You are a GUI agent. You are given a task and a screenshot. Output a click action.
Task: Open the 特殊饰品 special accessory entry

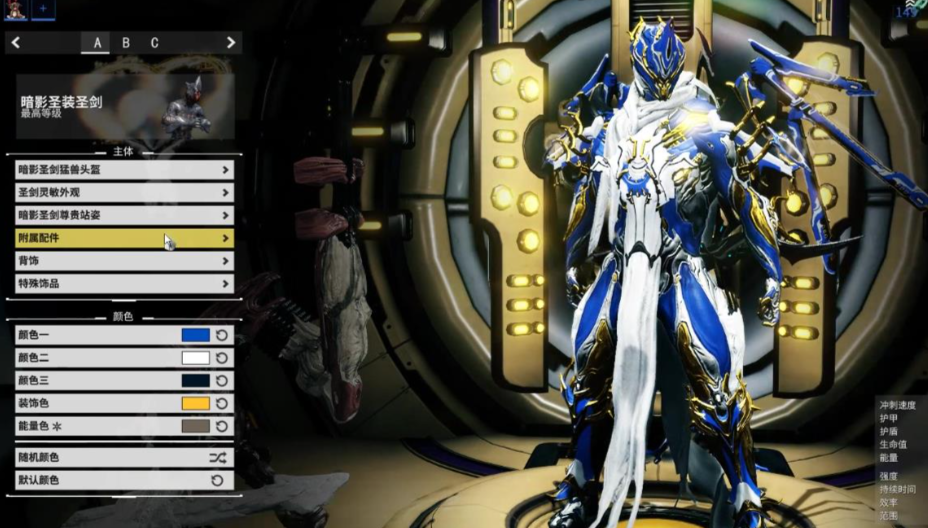(x=124, y=283)
